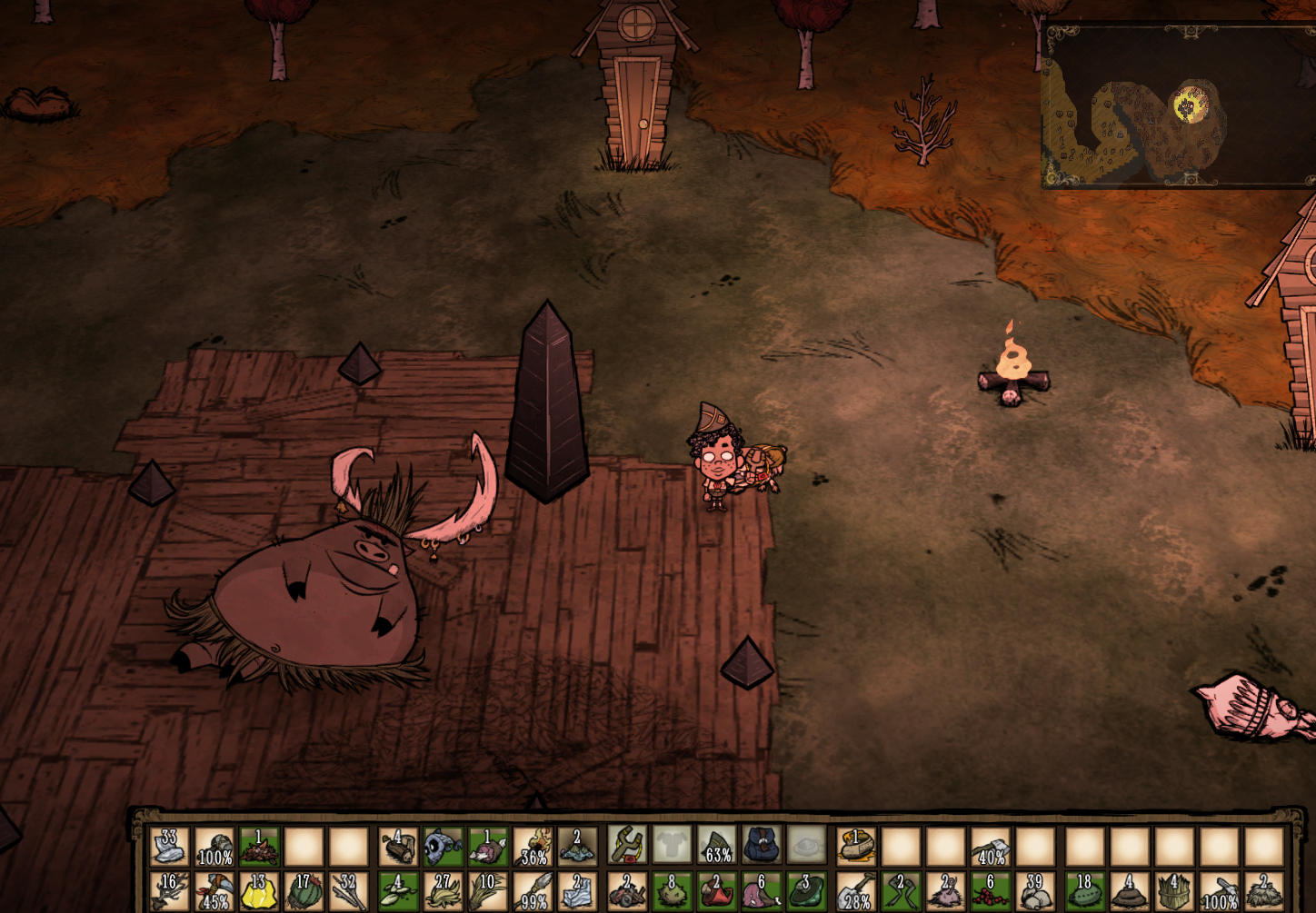
Task: Select the pickaxe at 45% durability
Action: coord(214,891)
